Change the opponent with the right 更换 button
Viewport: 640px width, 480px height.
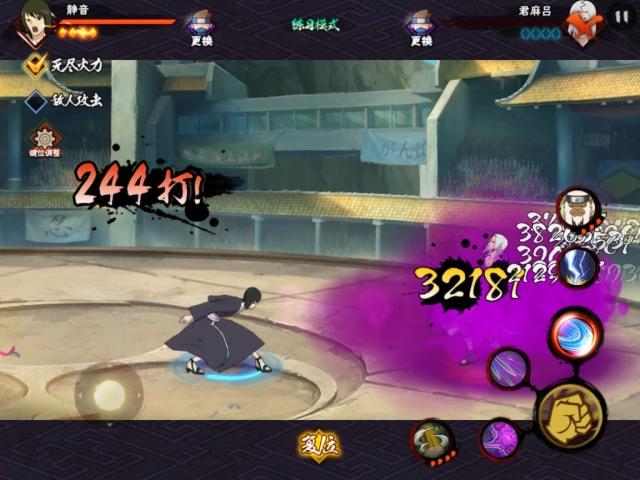(x=420, y=26)
